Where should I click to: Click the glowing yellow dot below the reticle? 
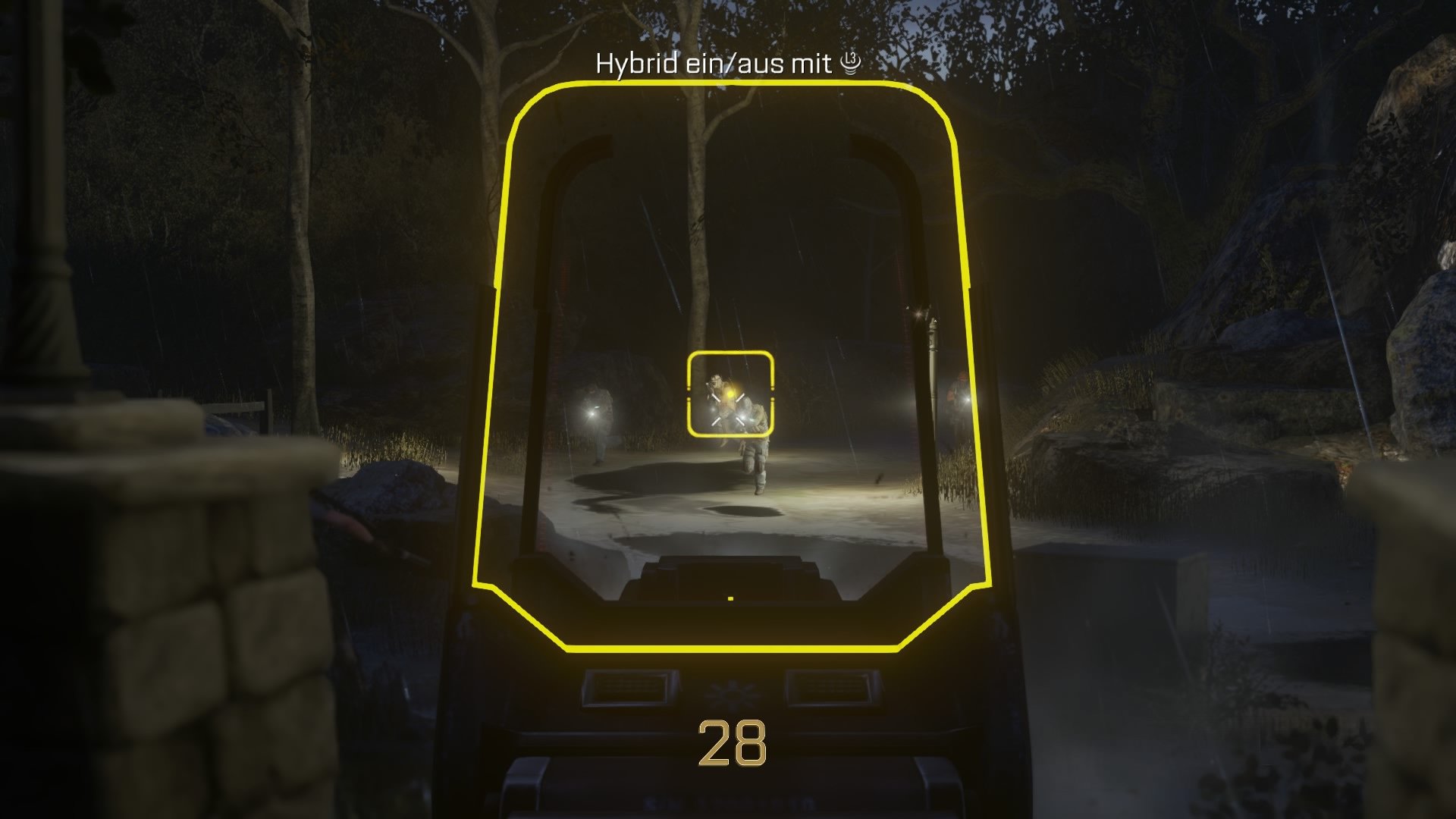[730, 598]
